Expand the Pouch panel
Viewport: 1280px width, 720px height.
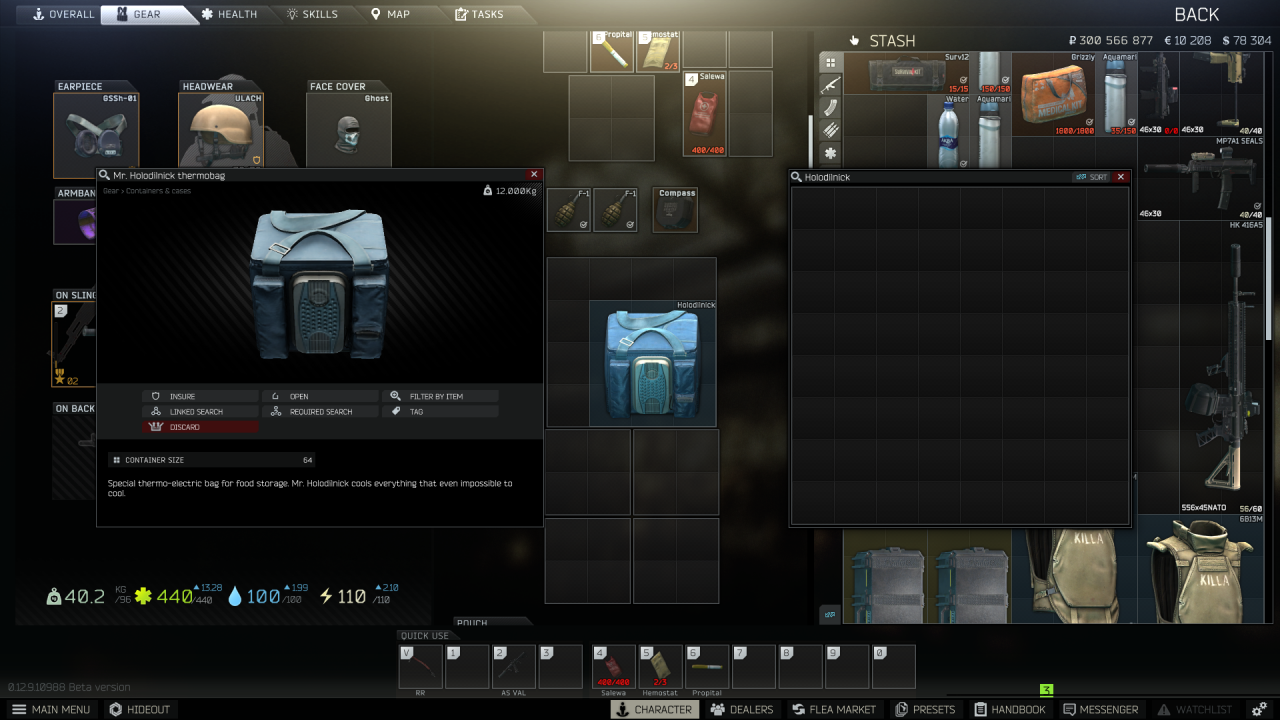pos(492,622)
